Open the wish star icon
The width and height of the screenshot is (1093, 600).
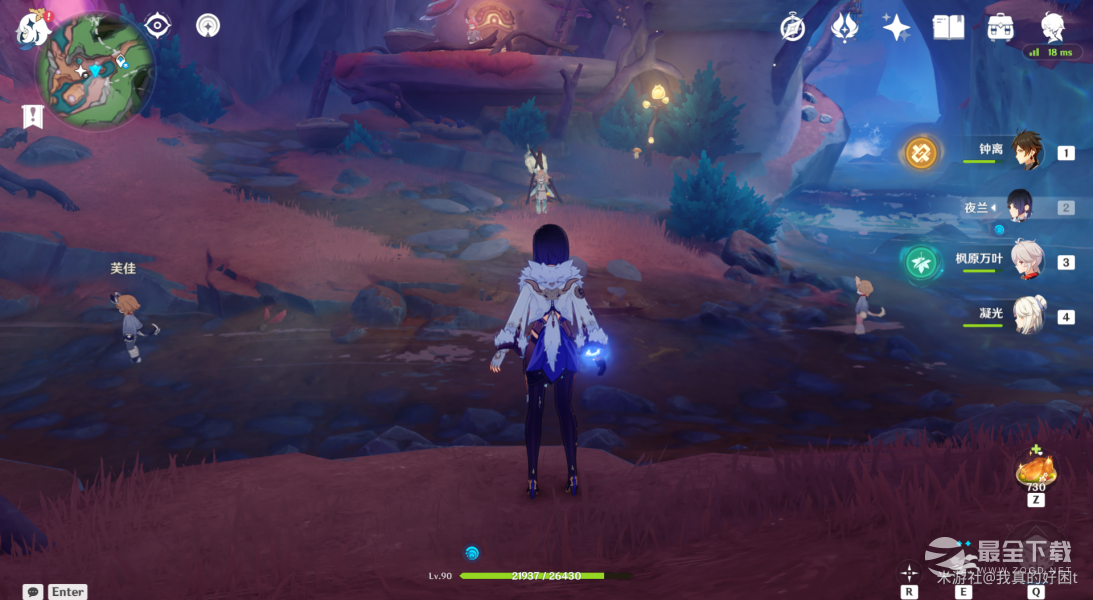896,27
